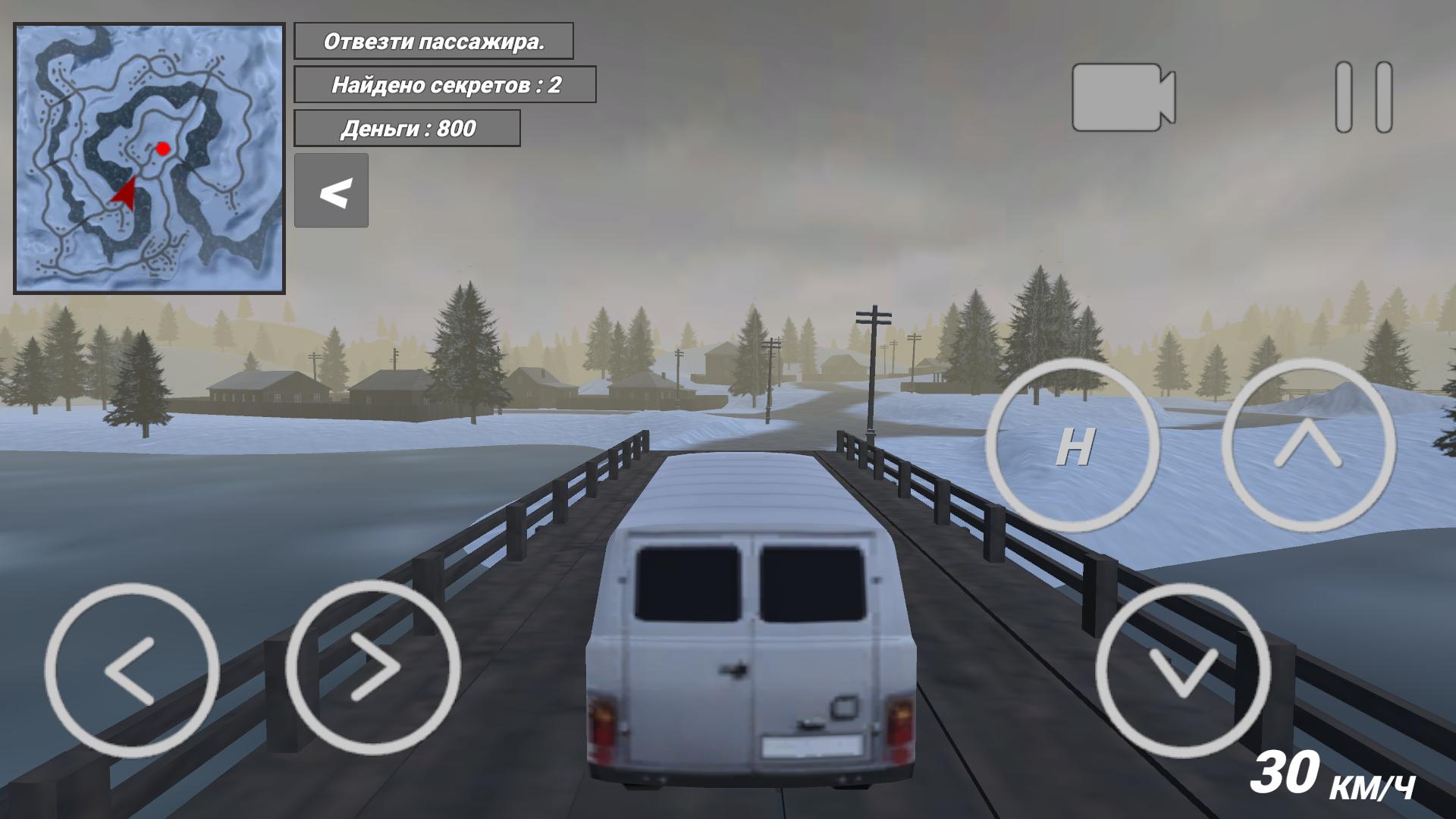Click the Деньги : 800 display
1456x819 pixels.
407,128
